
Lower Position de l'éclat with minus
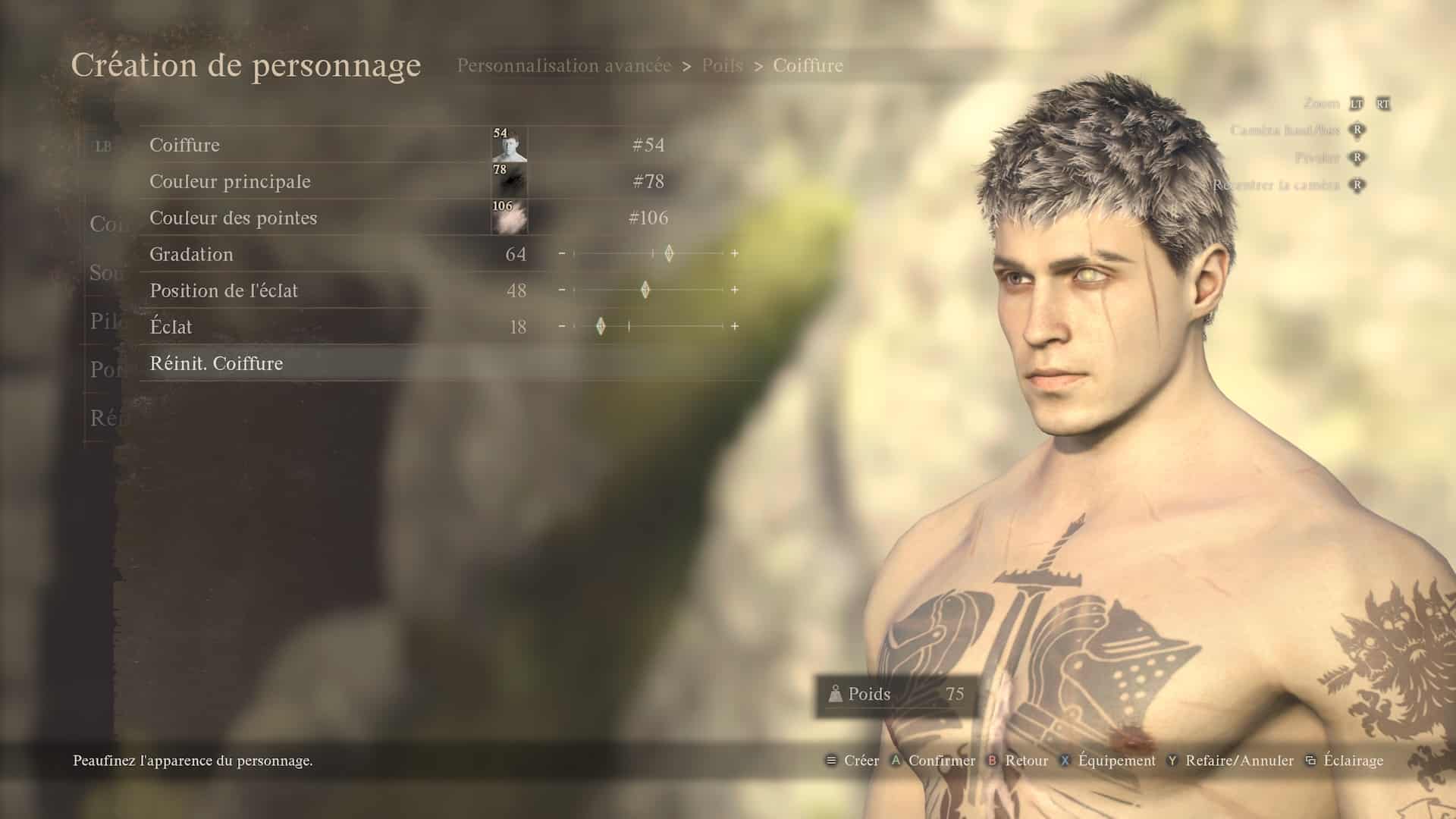(x=562, y=290)
